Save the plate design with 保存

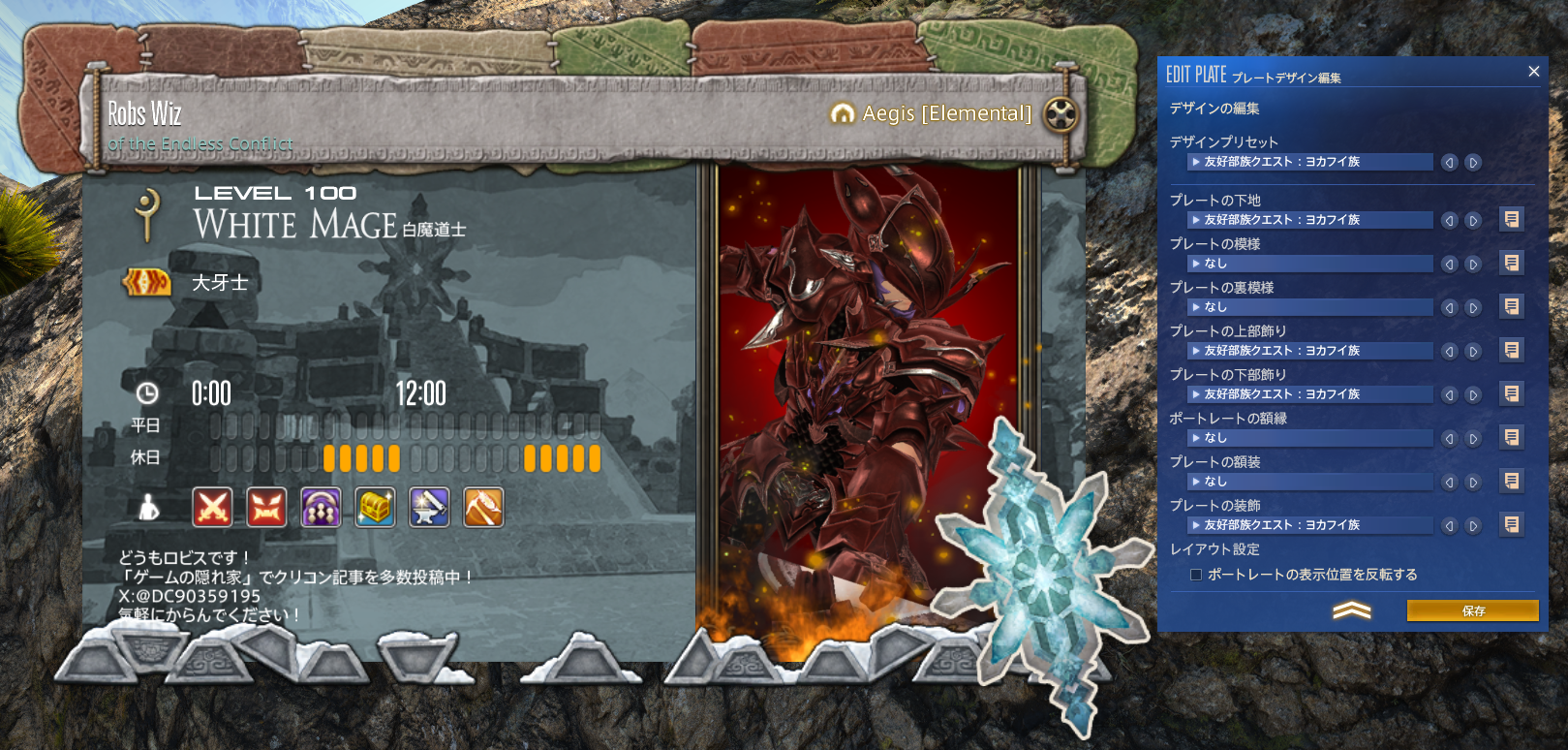click(x=1472, y=610)
